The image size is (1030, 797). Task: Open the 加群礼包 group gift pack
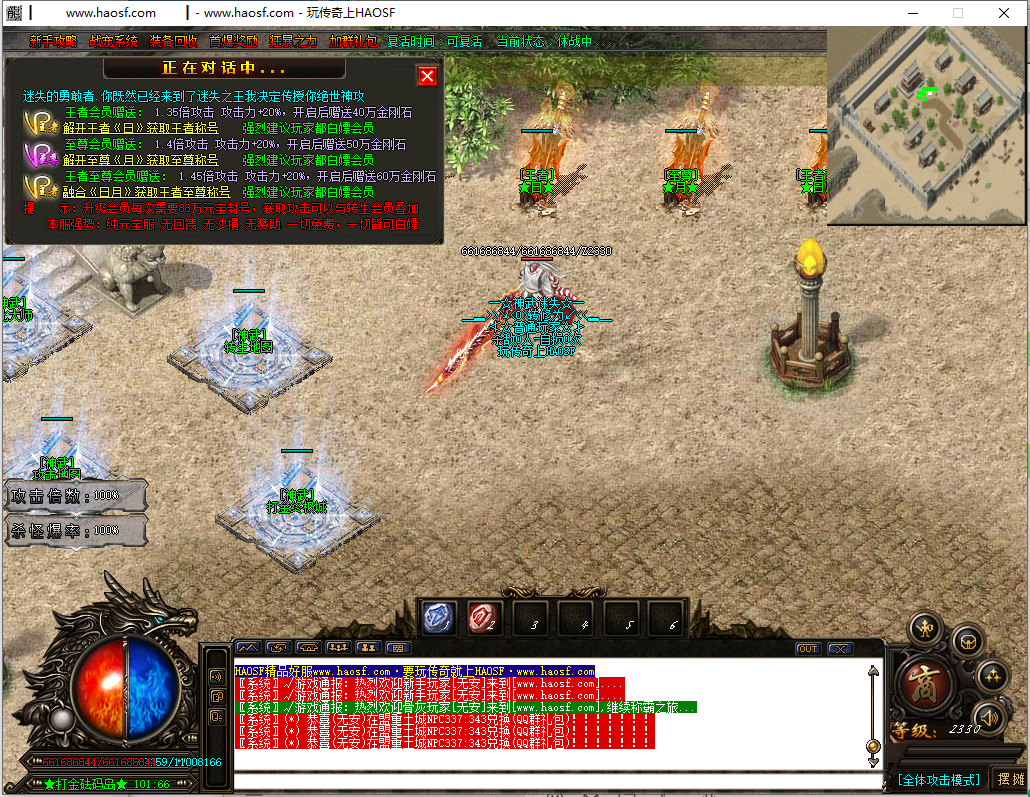pyautogui.click(x=353, y=41)
